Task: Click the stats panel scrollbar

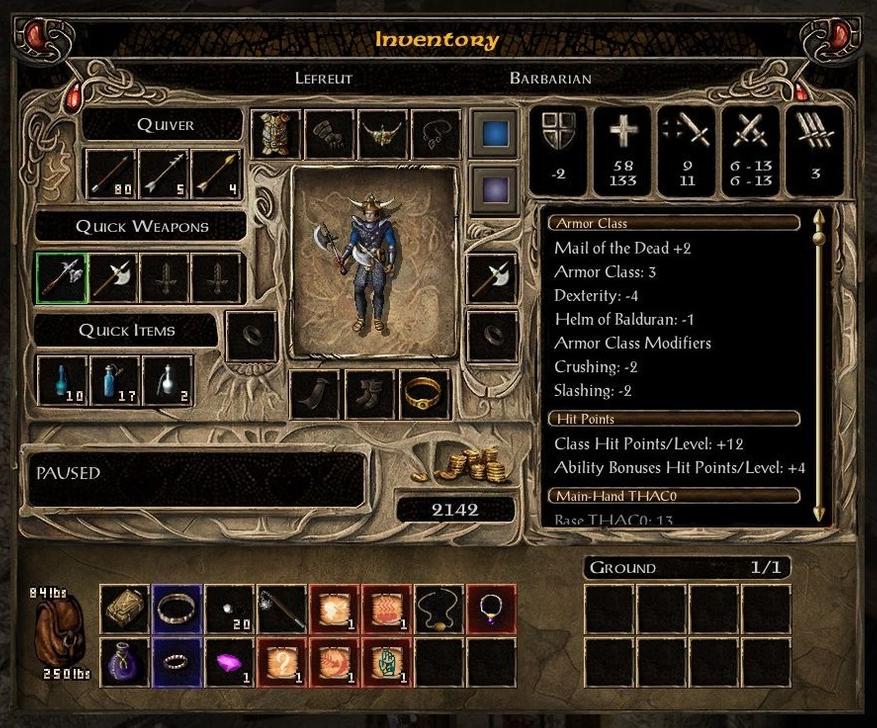Action: click(x=820, y=365)
